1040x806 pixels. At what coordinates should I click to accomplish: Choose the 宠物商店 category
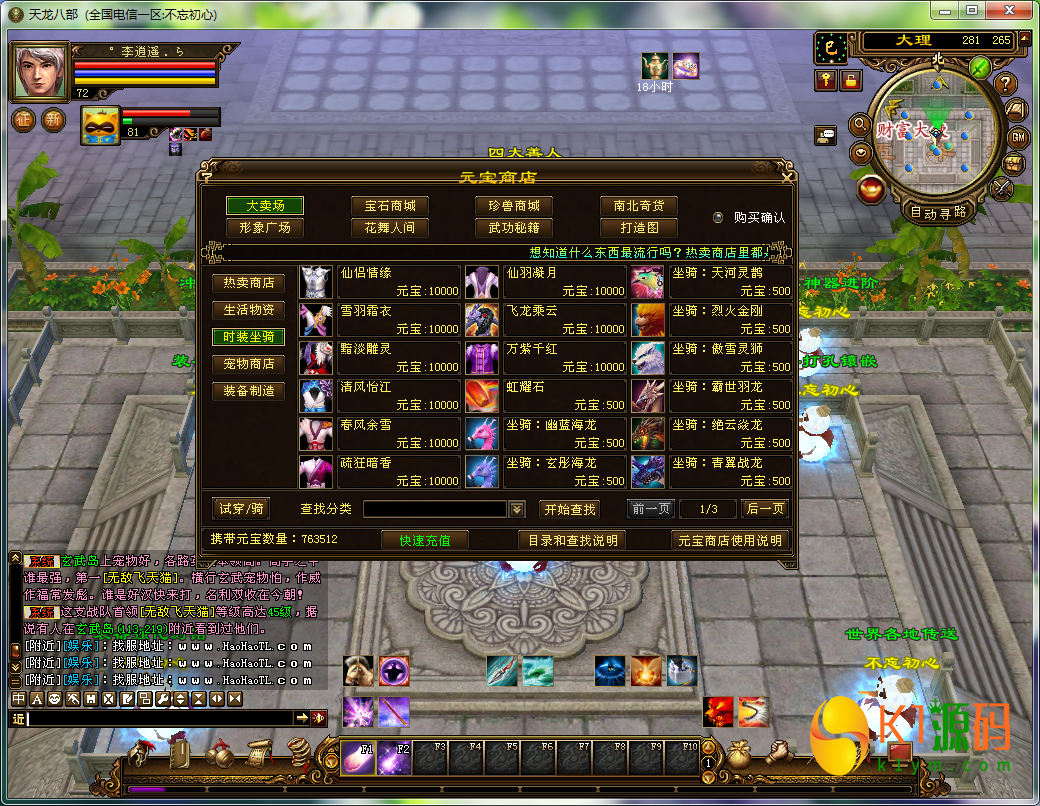[x=248, y=364]
